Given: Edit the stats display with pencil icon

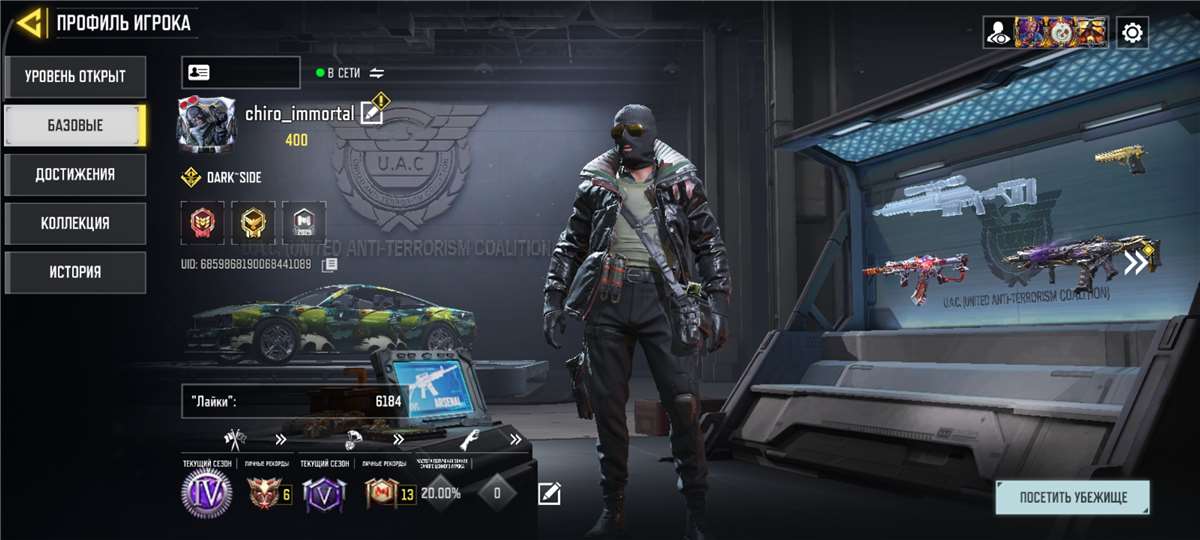Looking at the screenshot, I should pyautogui.click(x=549, y=493).
